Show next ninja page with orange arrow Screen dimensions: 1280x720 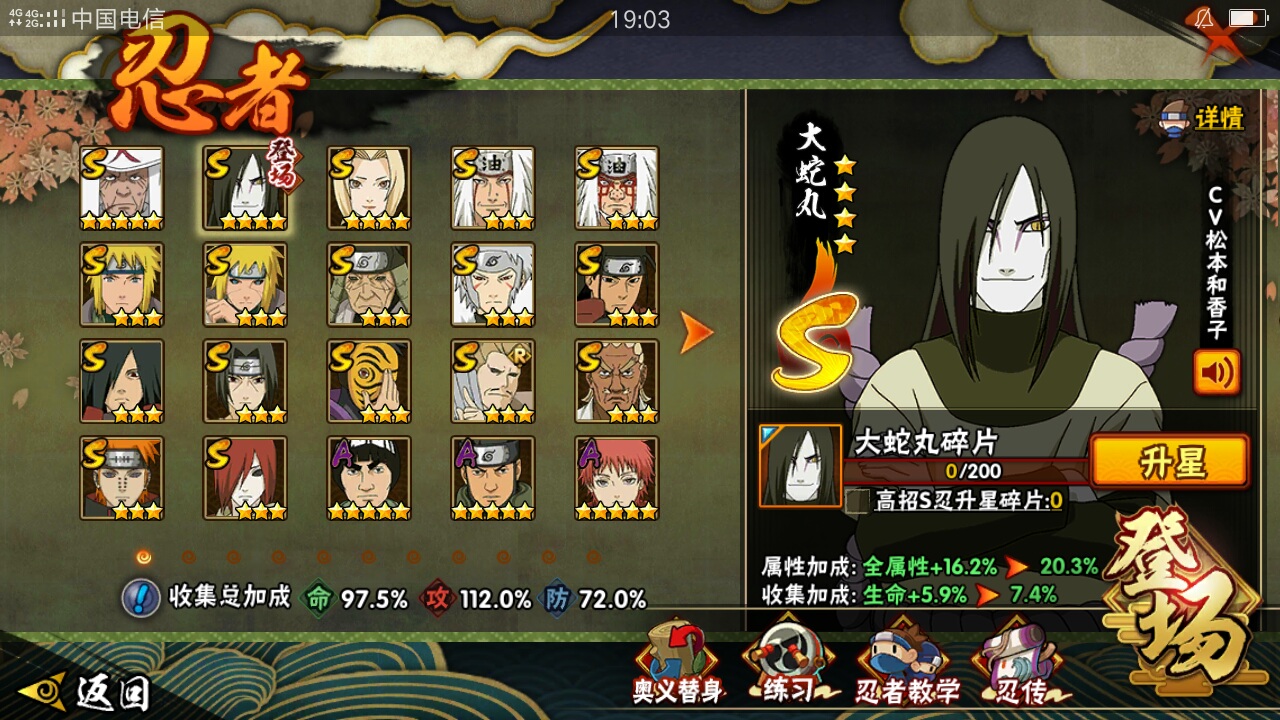click(696, 332)
